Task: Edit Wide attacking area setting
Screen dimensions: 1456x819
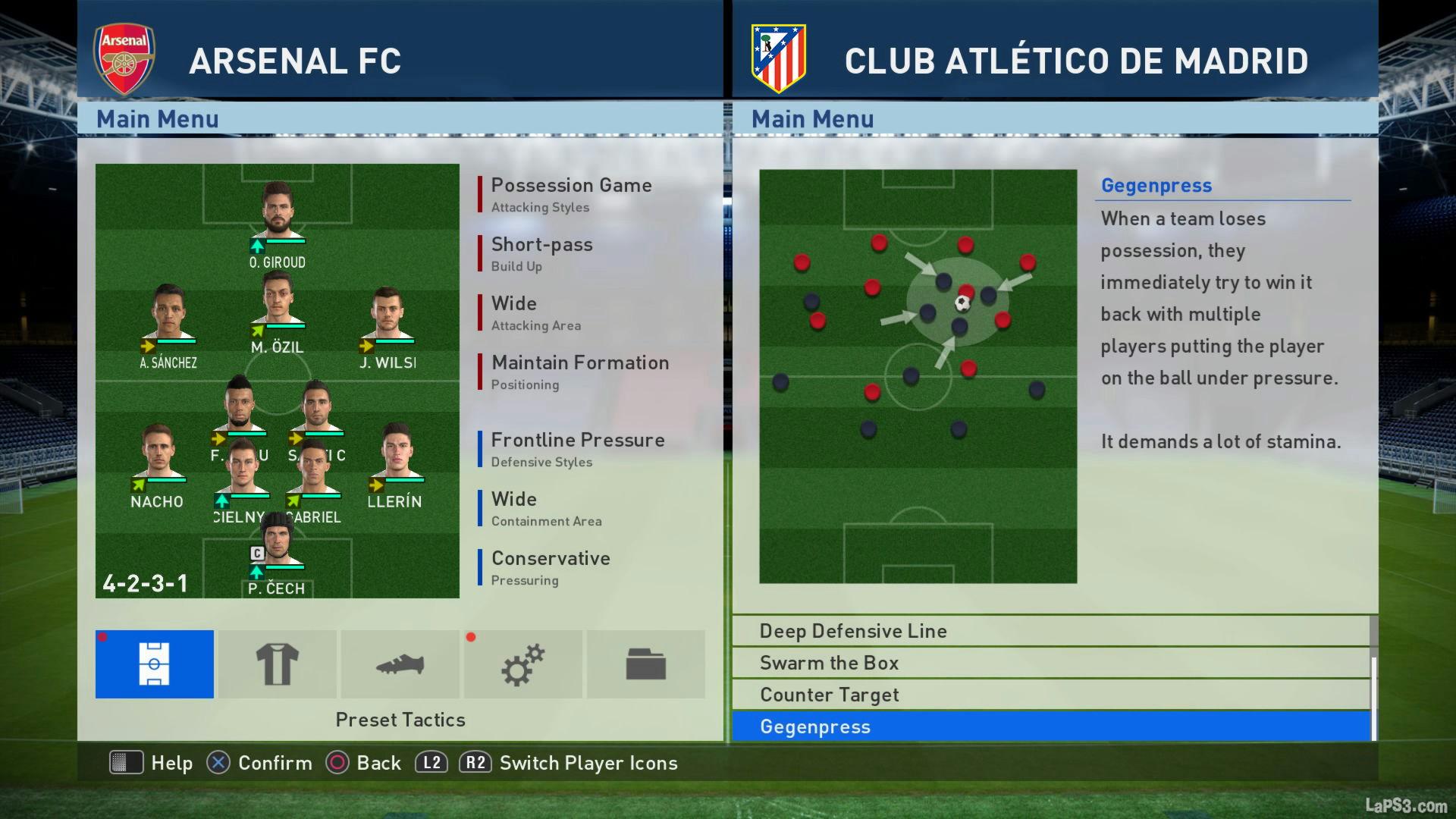Action: (535, 312)
